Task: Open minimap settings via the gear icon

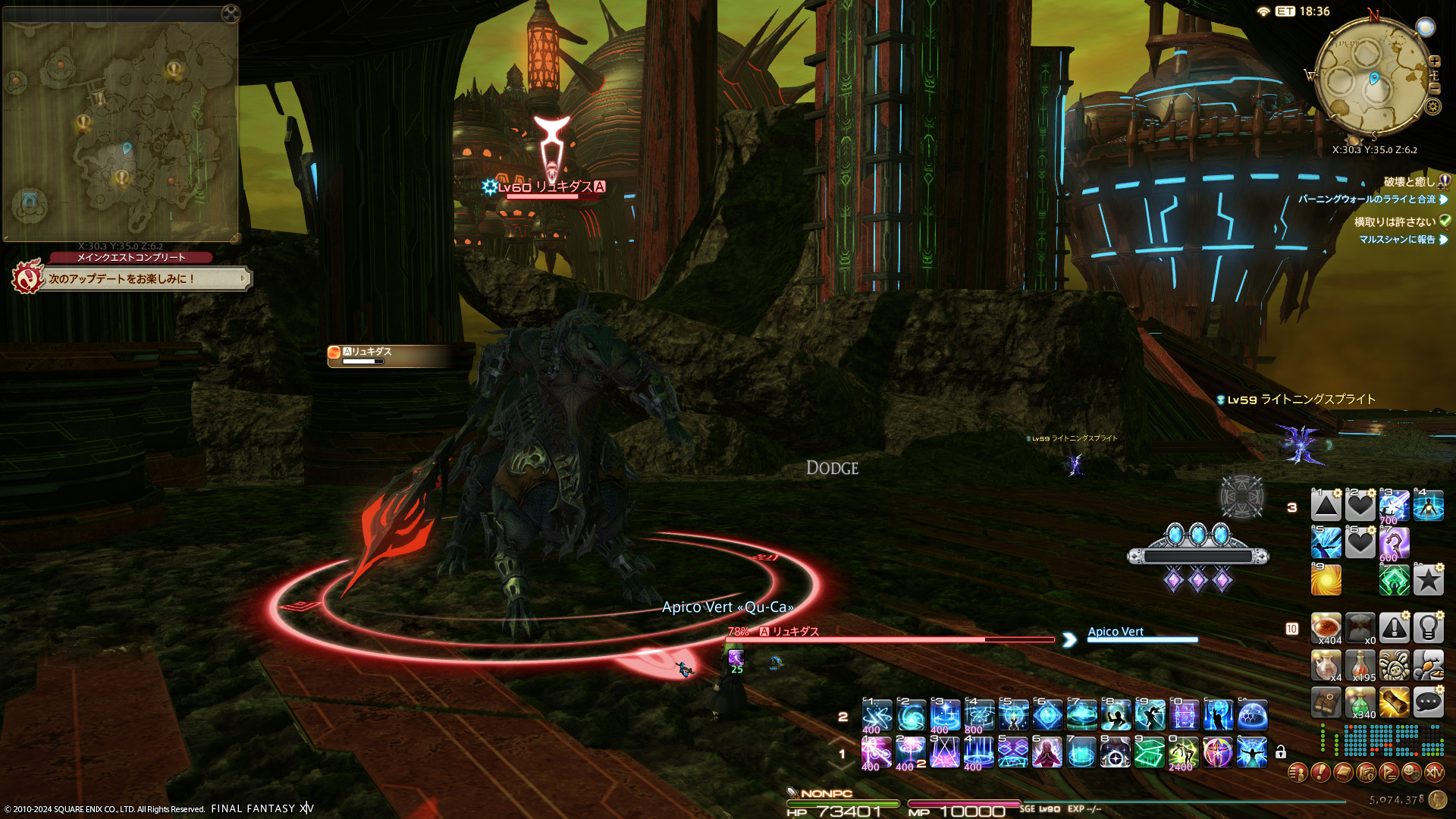Action: point(1432,106)
